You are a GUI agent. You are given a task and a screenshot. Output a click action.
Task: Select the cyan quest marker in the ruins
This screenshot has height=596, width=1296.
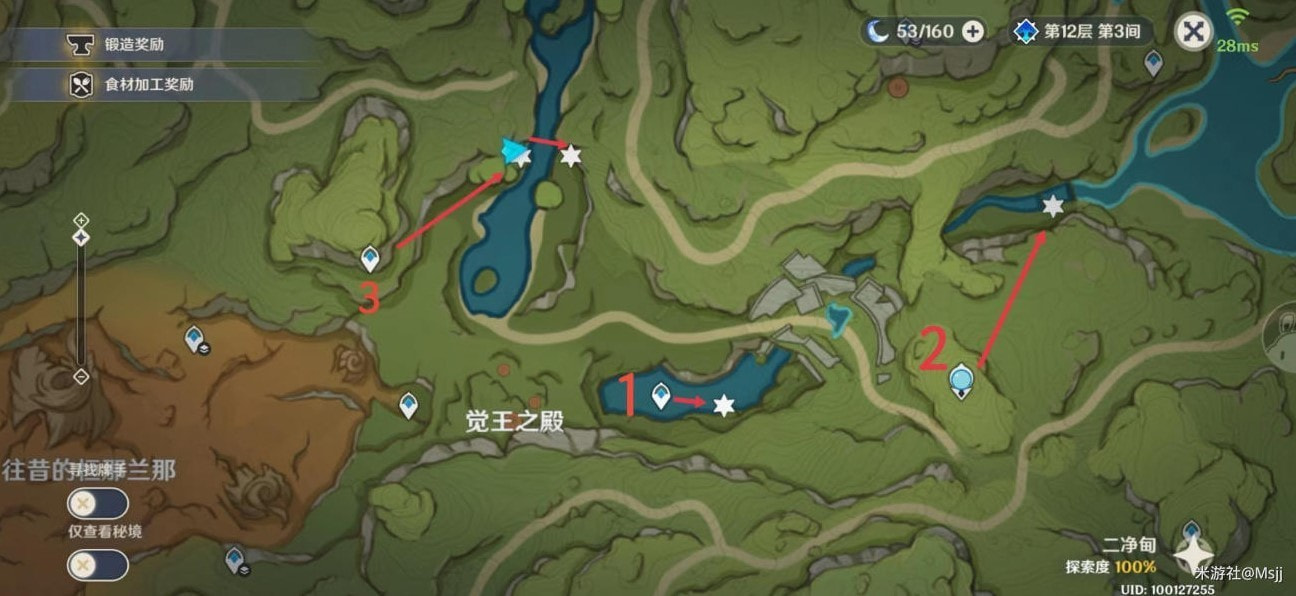tap(838, 318)
